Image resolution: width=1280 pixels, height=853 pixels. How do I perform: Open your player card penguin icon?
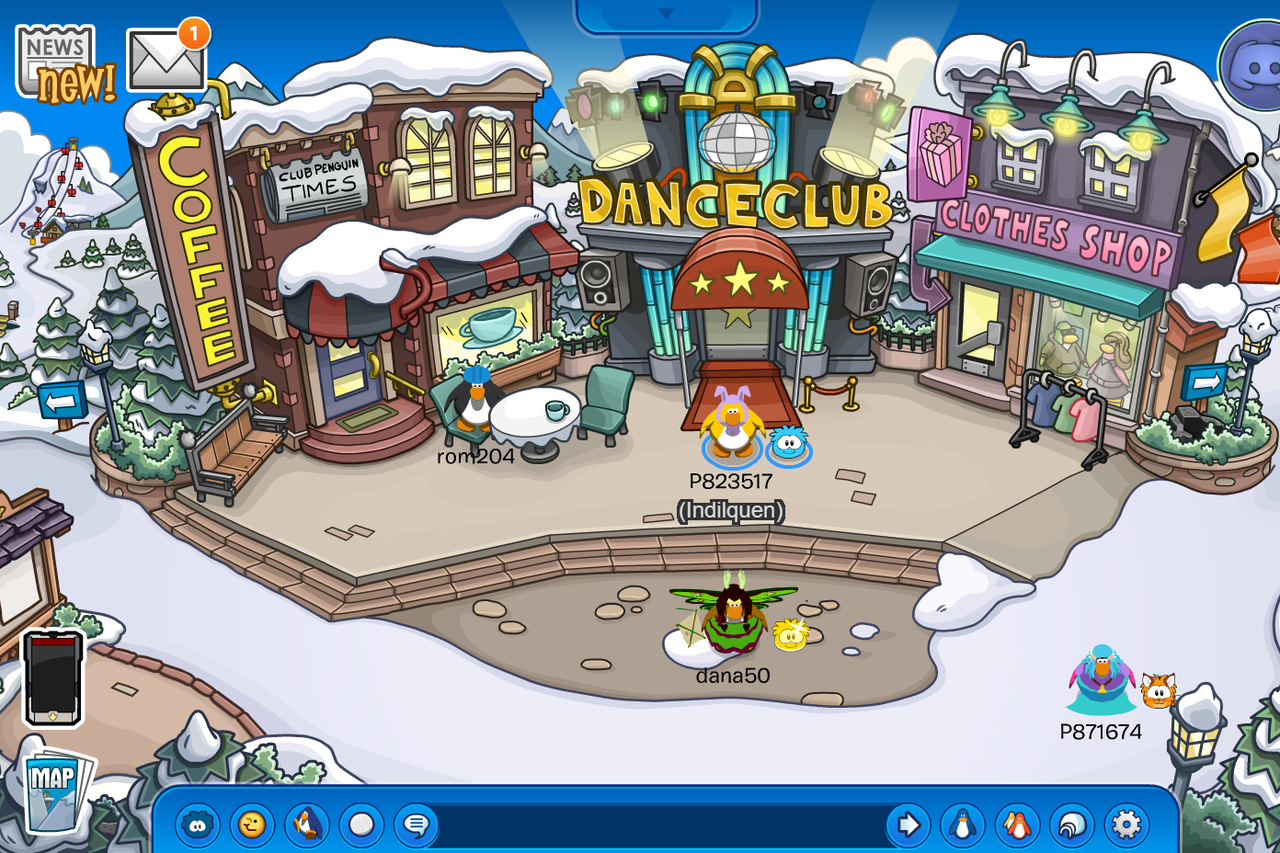click(962, 826)
